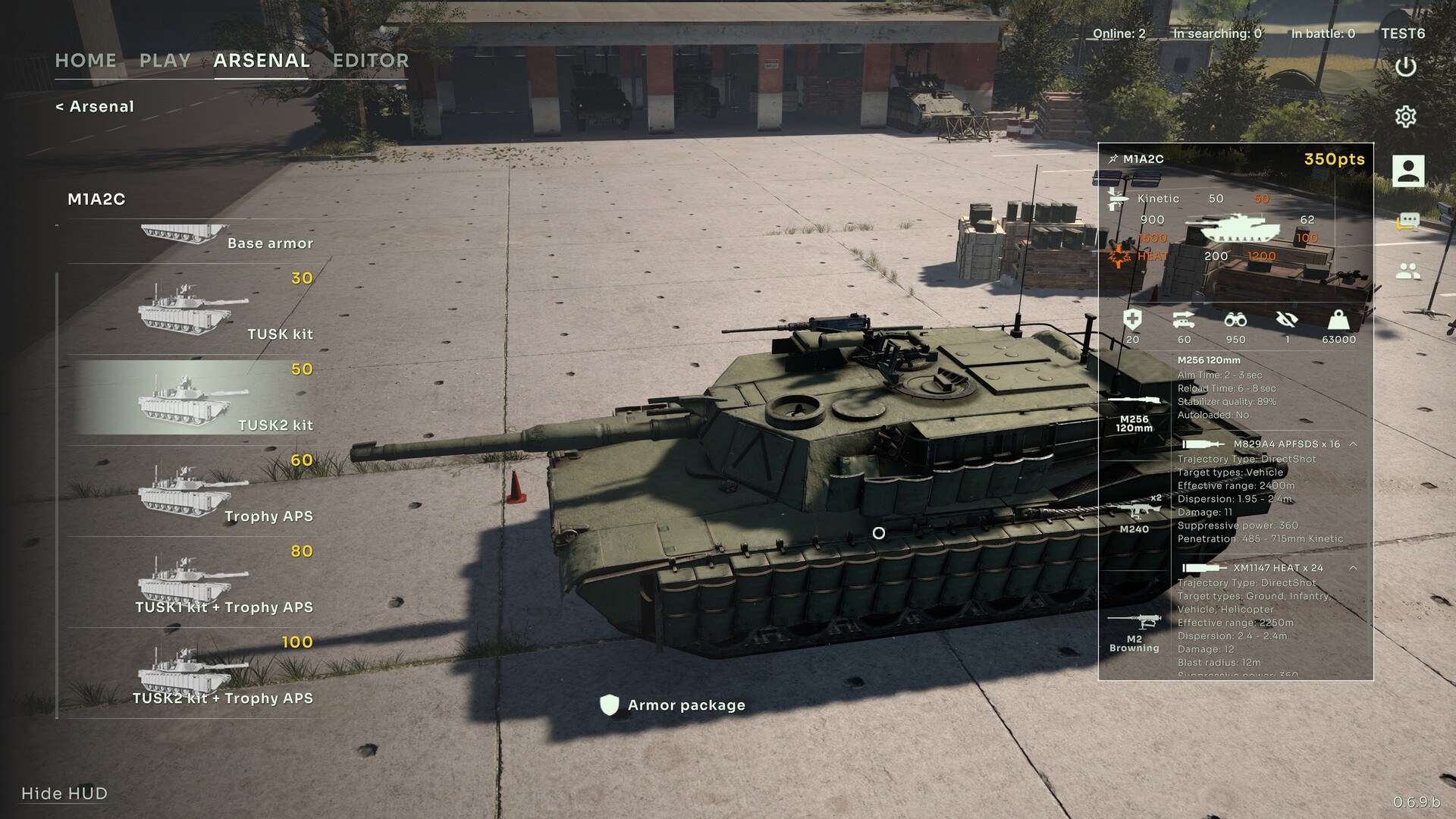Open the player profile icon

pos(1407,171)
